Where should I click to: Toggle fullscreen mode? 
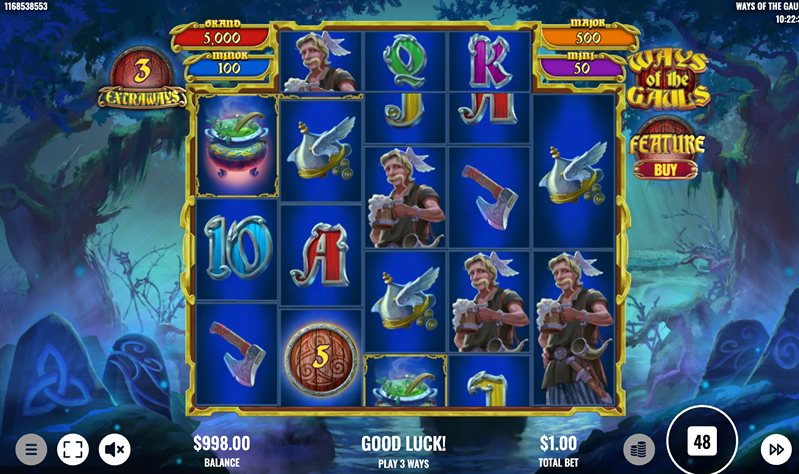pos(72,449)
